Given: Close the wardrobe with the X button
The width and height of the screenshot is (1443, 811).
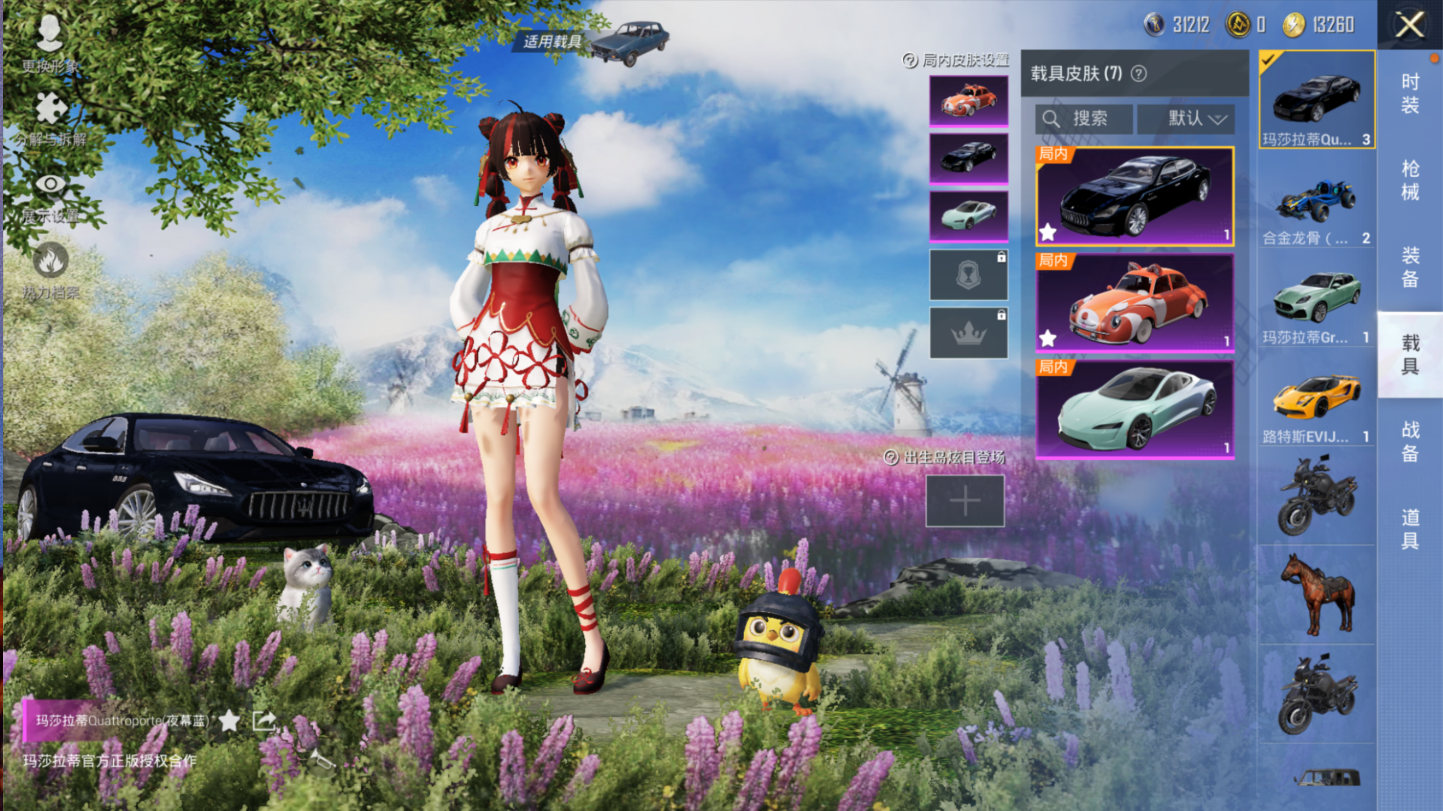Looking at the screenshot, I should 1409,25.
